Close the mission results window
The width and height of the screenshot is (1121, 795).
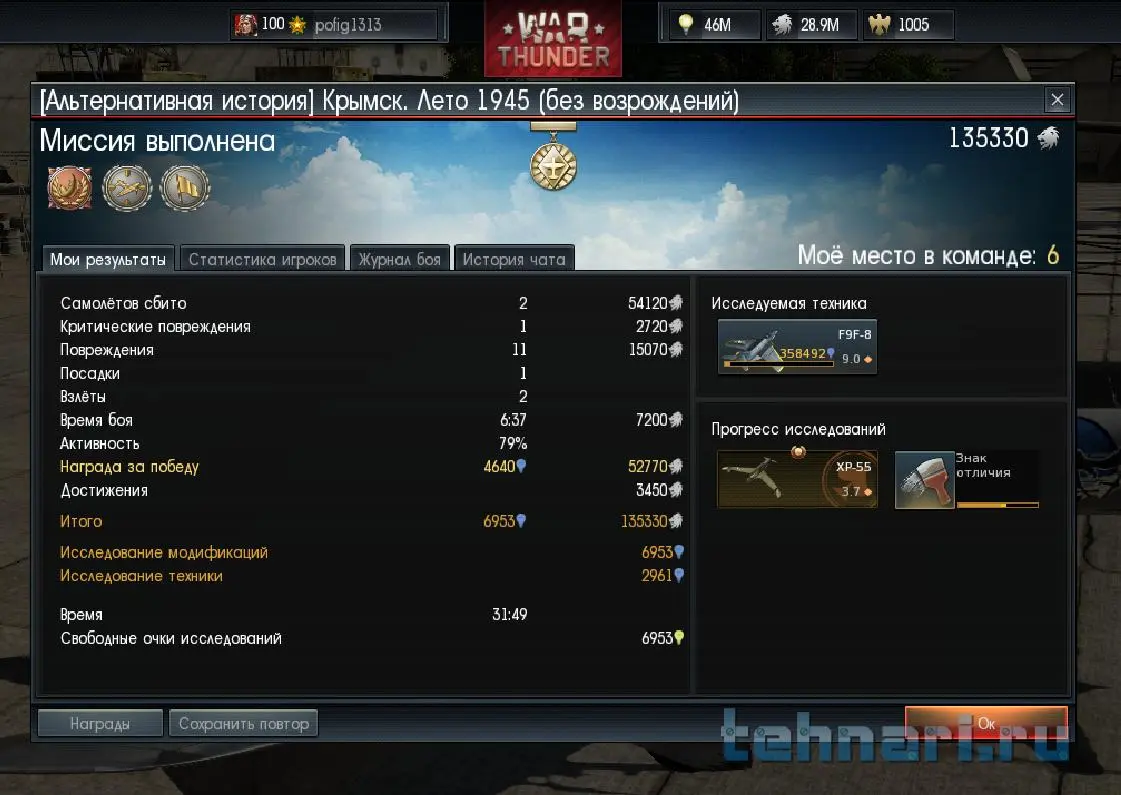click(x=1057, y=100)
